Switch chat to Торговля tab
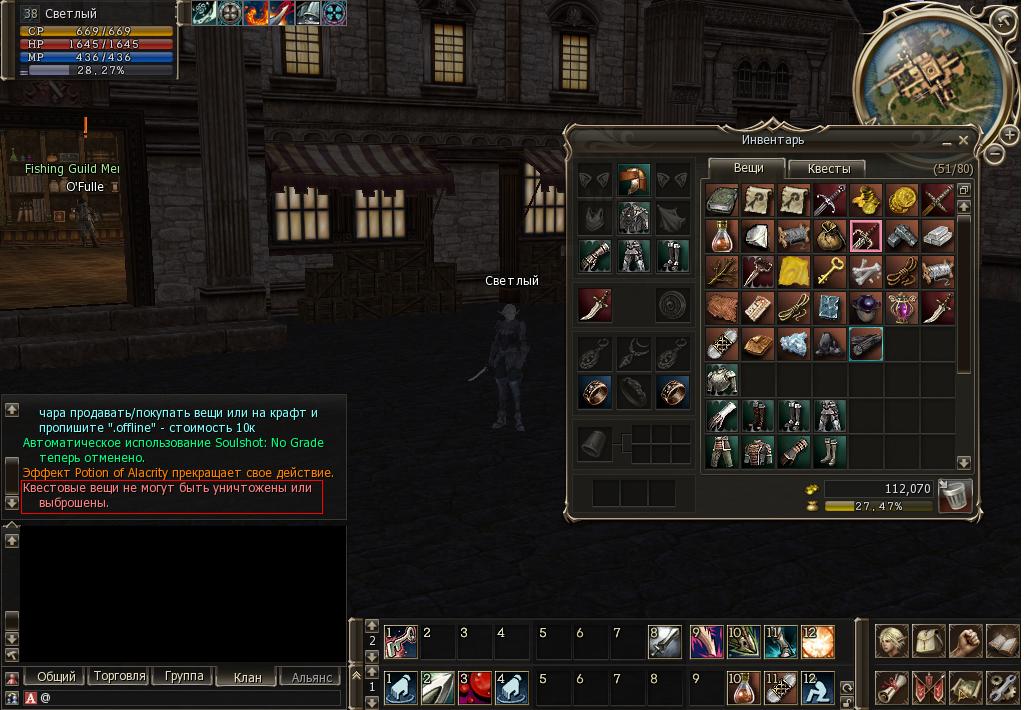Image resolution: width=1024 pixels, height=710 pixels. click(119, 676)
